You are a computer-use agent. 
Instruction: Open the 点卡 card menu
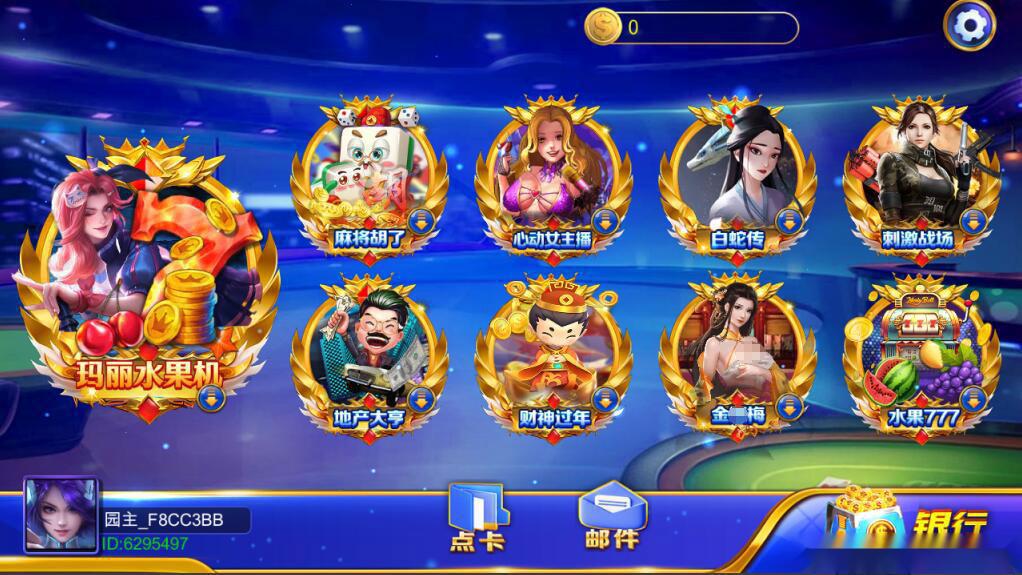click(x=477, y=517)
